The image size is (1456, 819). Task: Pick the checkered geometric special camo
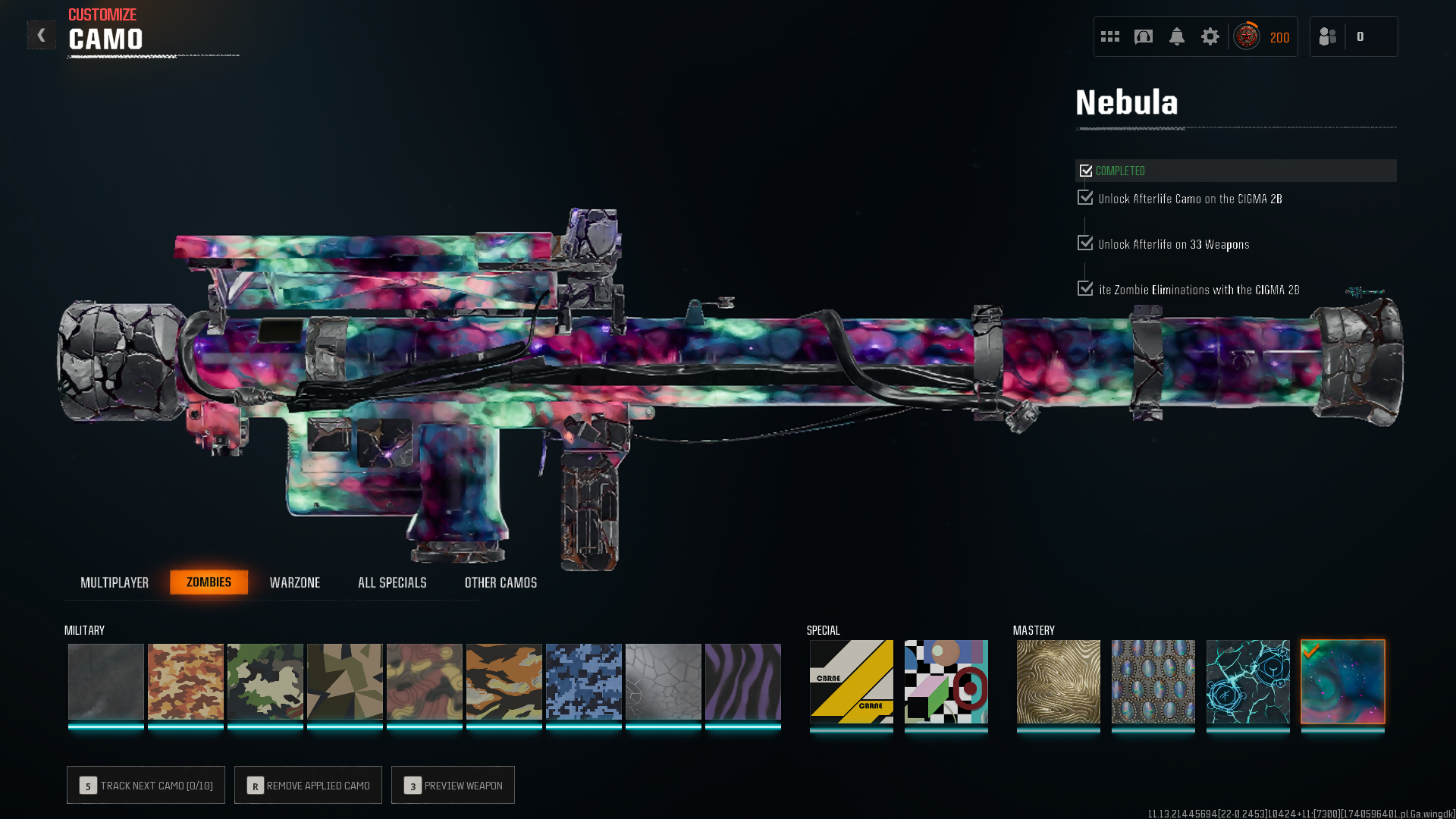[946, 681]
